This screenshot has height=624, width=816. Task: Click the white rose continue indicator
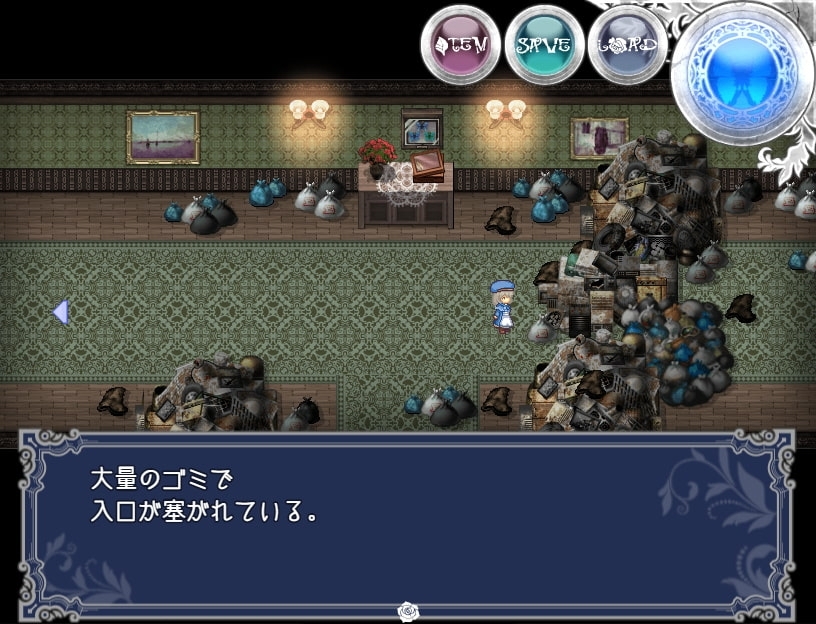coord(407,609)
